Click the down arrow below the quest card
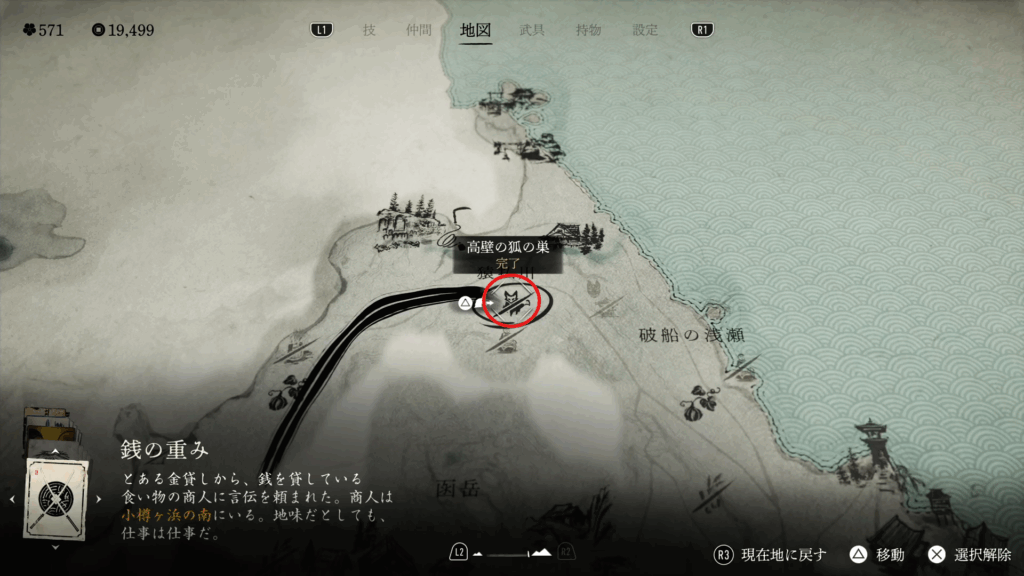Image resolution: width=1024 pixels, height=576 pixels. tap(55, 547)
